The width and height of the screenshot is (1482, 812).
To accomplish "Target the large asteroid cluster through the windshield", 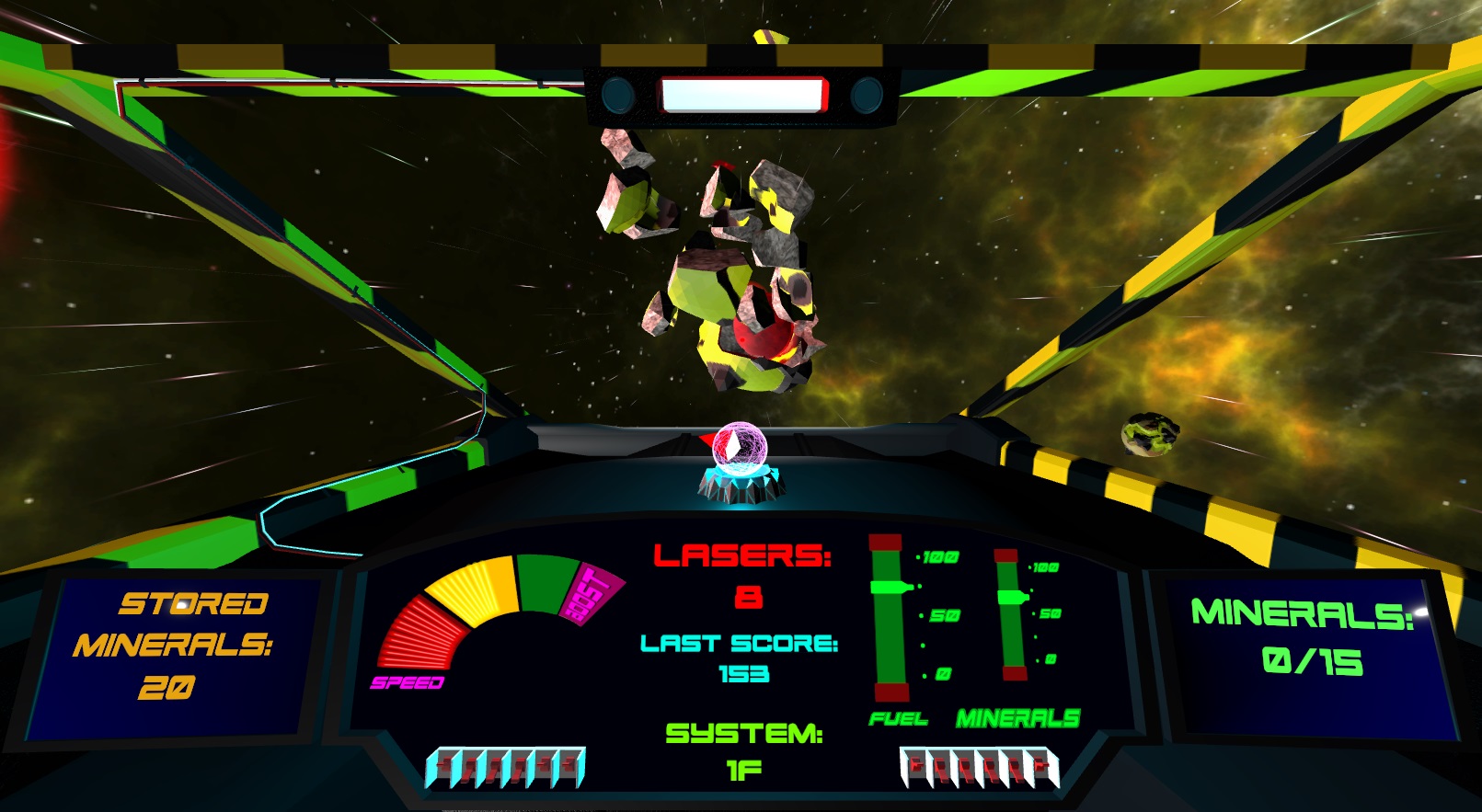I will click(x=727, y=267).
